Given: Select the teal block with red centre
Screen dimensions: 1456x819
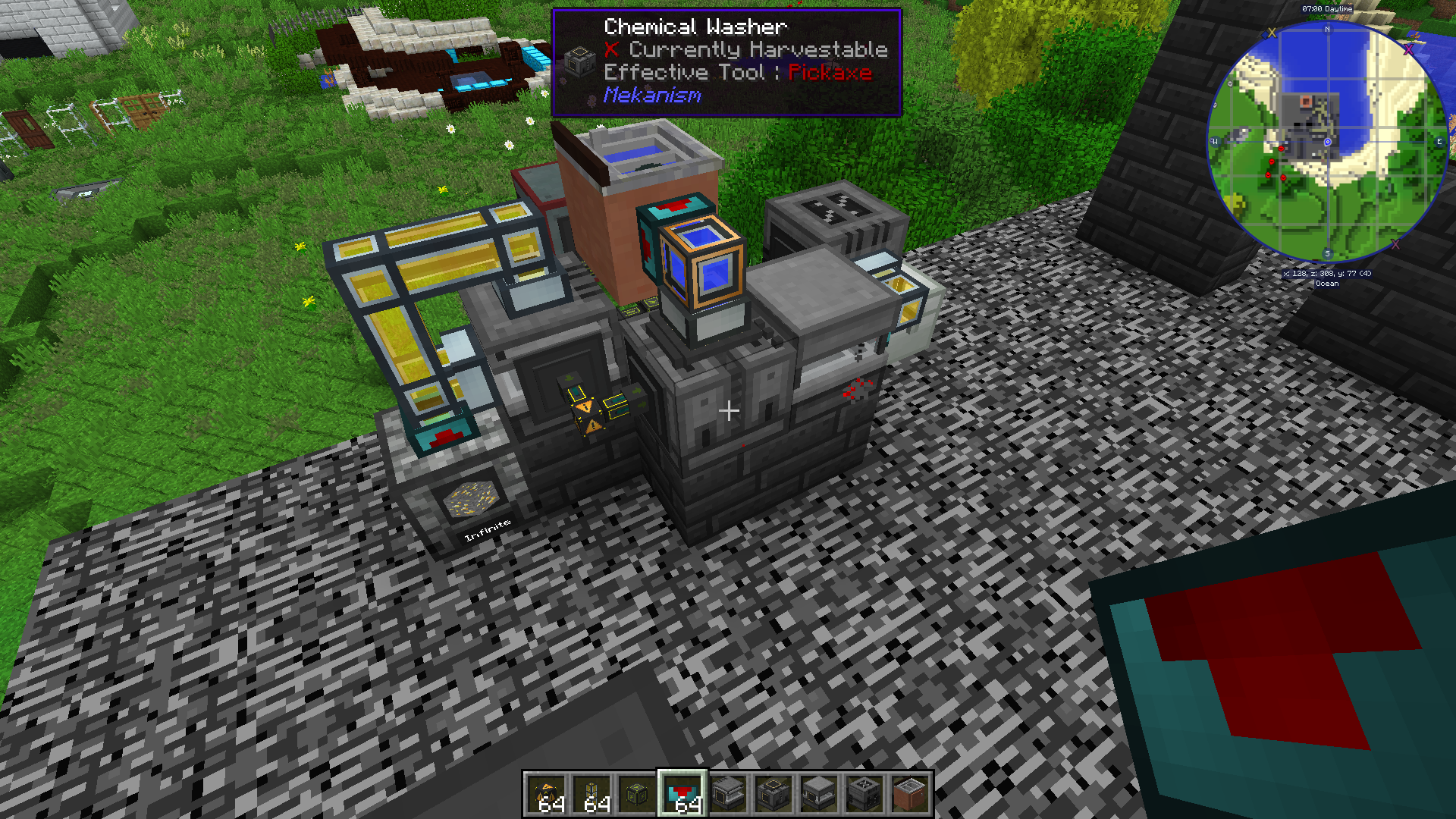Looking at the screenshot, I should click(682, 795).
